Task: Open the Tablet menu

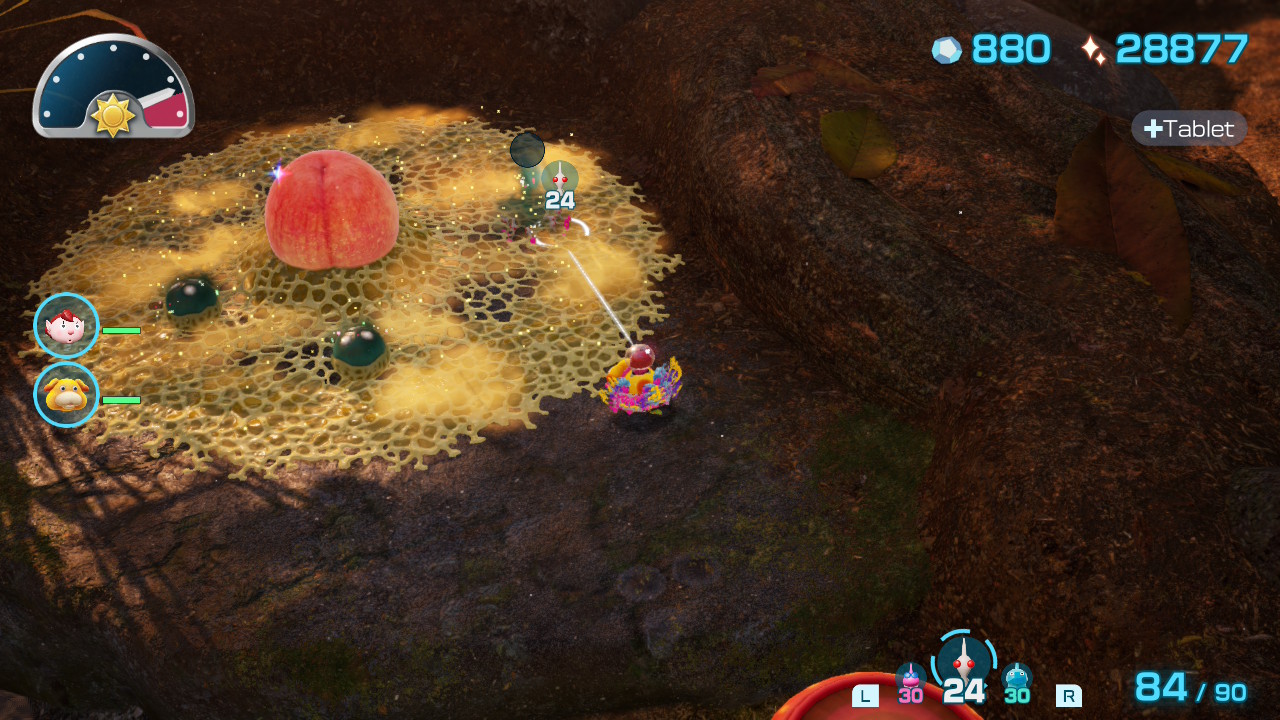Action: [x=1189, y=129]
